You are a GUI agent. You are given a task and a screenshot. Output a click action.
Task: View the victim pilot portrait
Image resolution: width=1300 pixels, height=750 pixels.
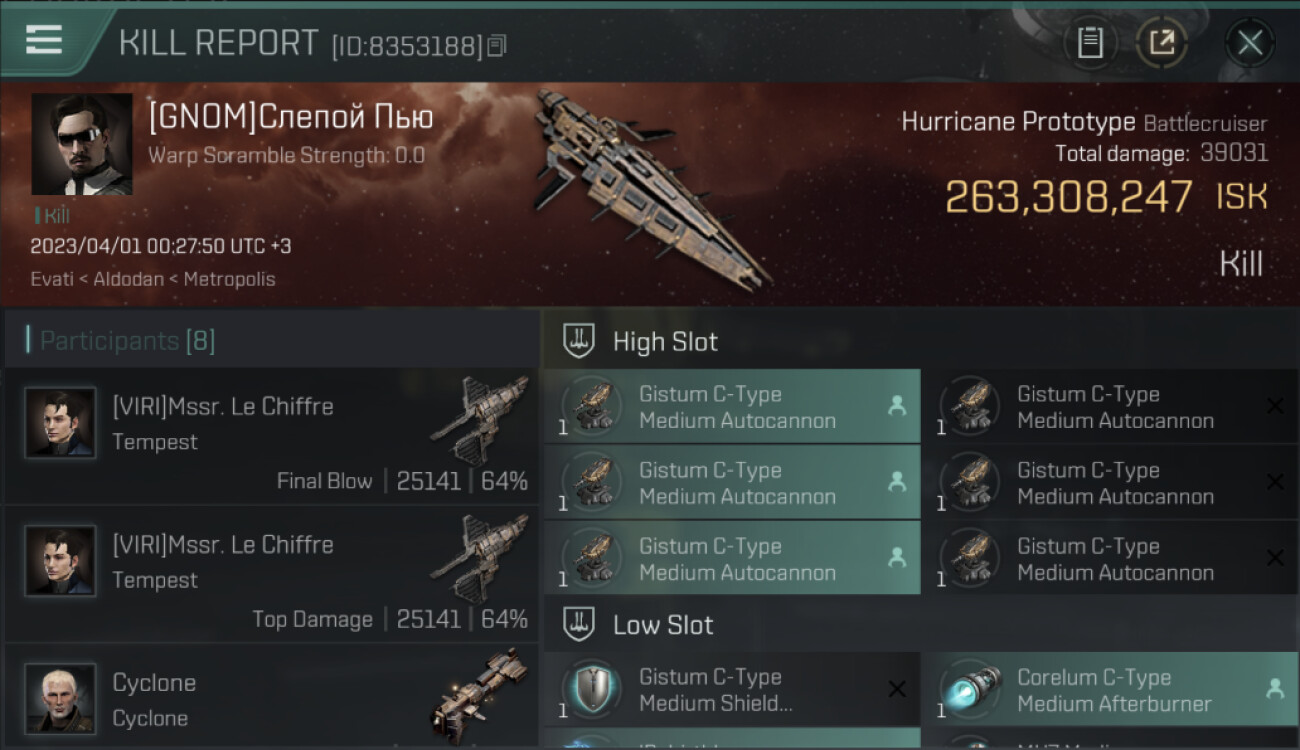(81, 144)
